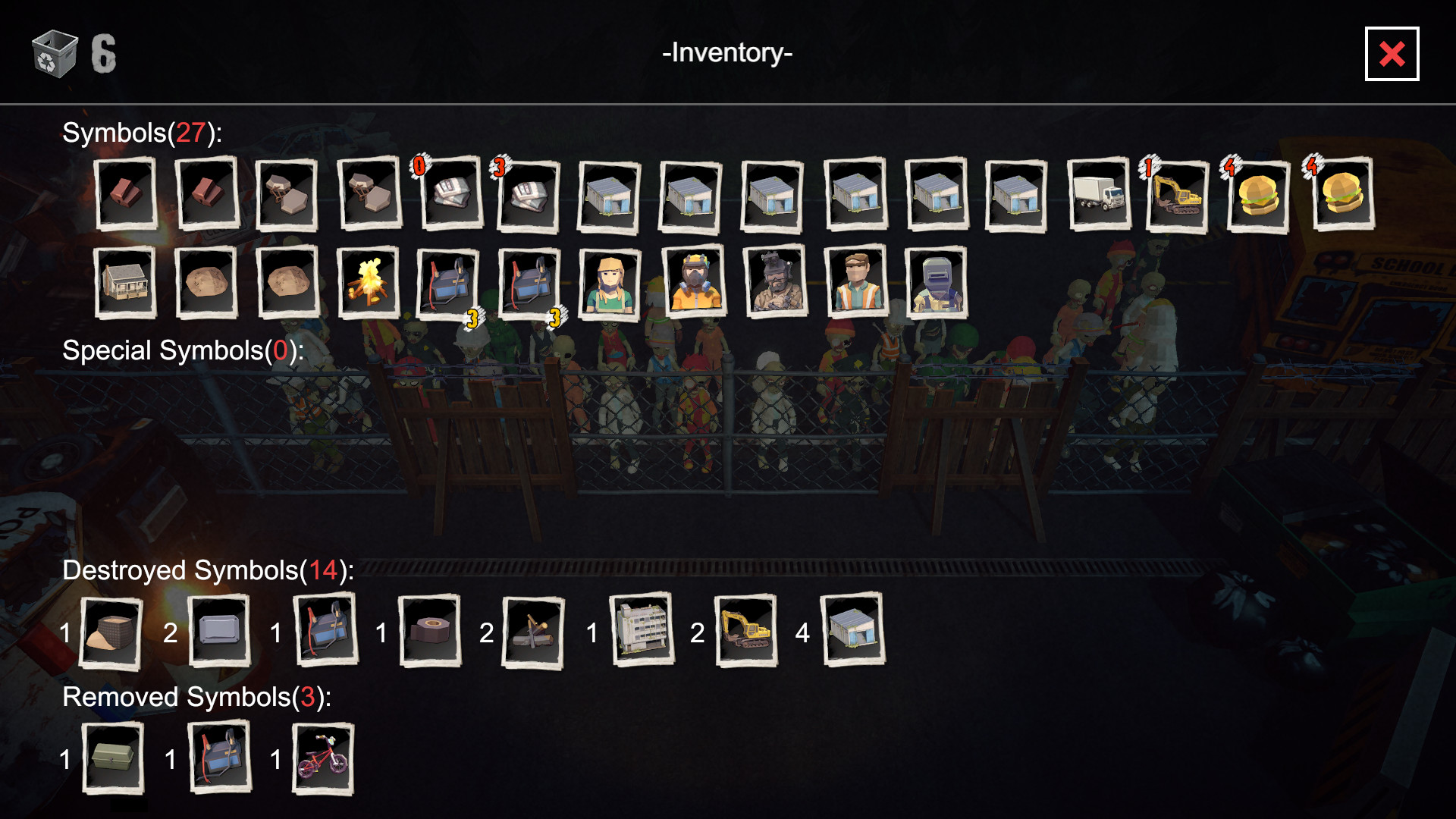Screen dimensions: 1456x819
Task: Select the excavator symbol with 1 badge
Action: pyautogui.click(x=1177, y=196)
